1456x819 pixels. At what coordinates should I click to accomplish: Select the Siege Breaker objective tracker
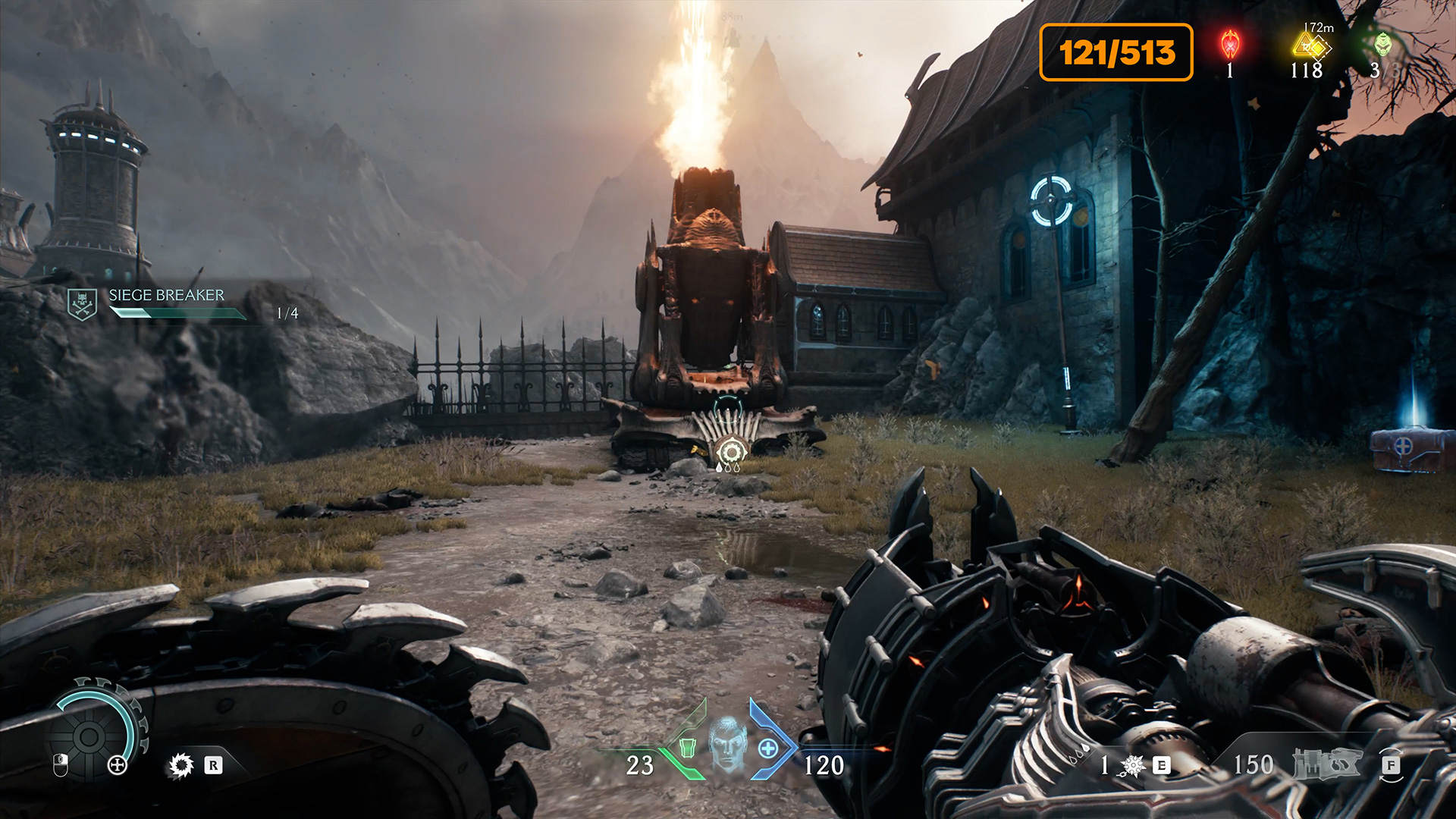[166, 303]
